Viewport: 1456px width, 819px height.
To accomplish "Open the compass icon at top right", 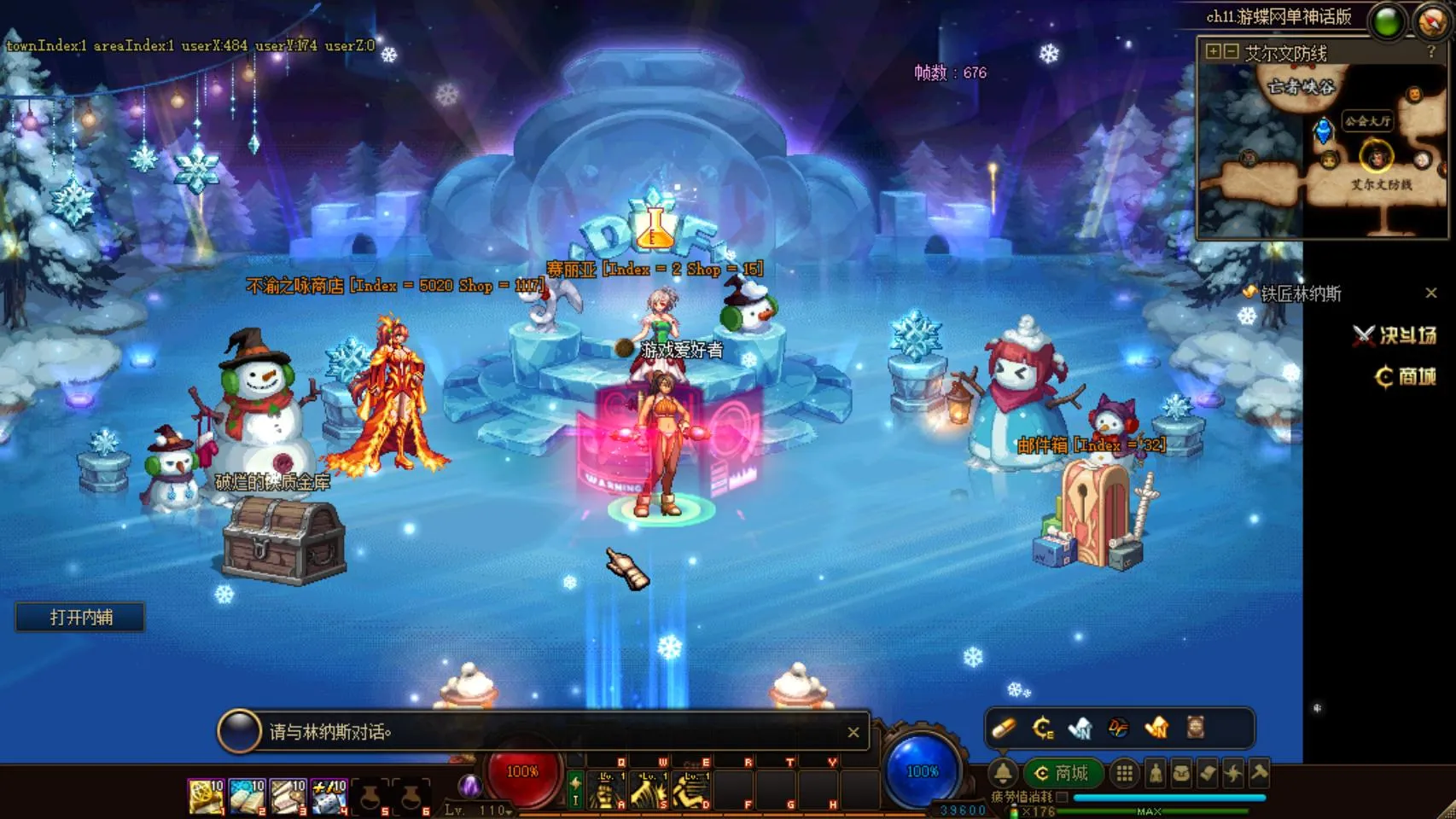I will [1431, 21].
